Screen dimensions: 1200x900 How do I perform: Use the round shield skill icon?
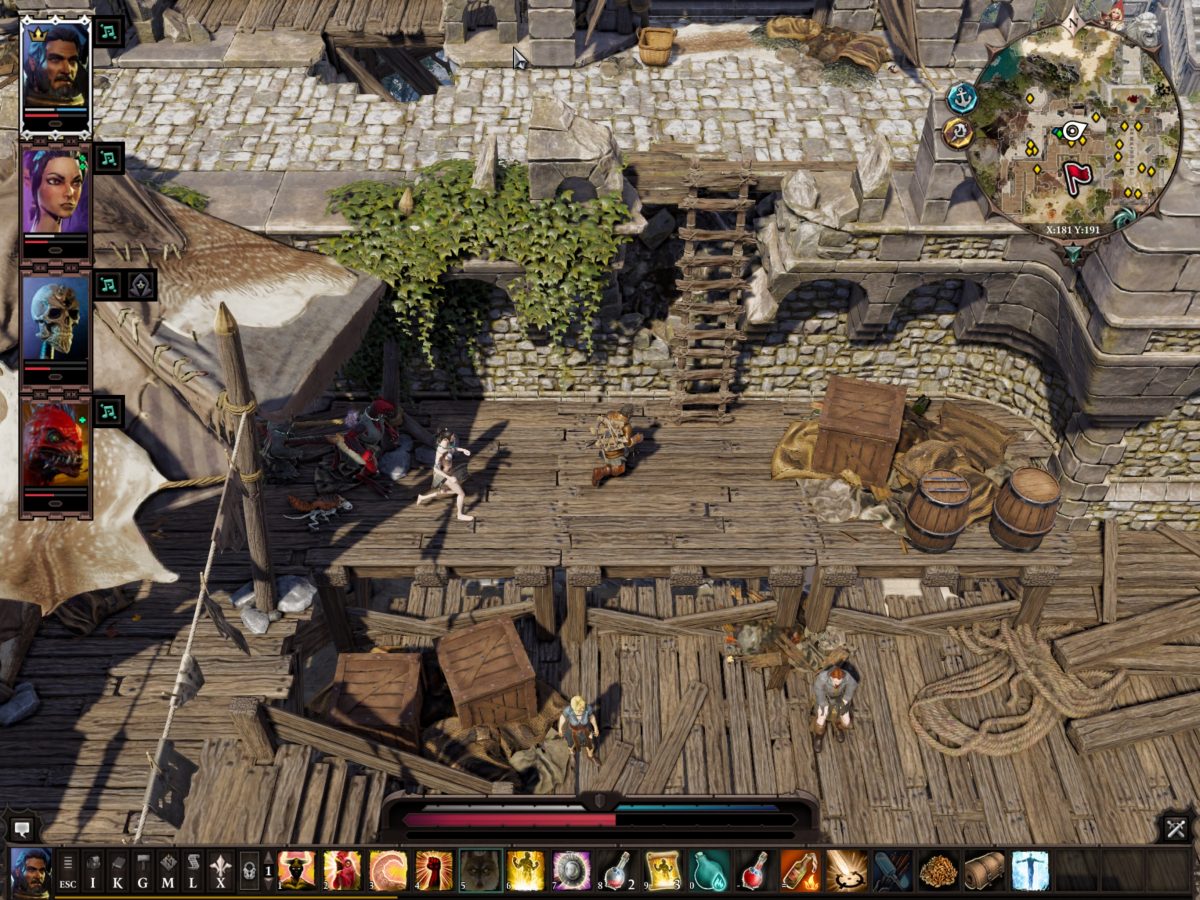[571, 871]
